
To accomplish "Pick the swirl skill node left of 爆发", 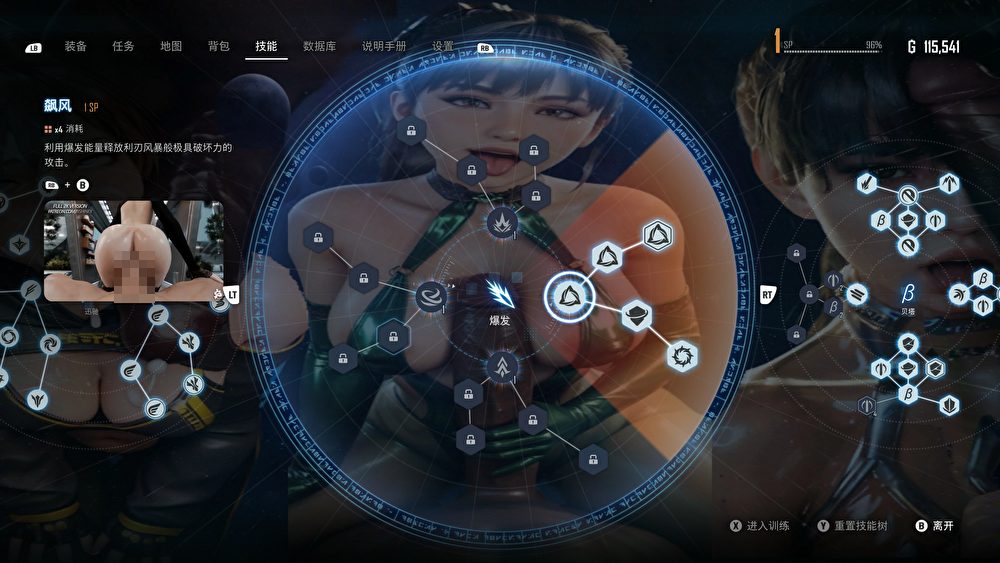I will (432, 297).
